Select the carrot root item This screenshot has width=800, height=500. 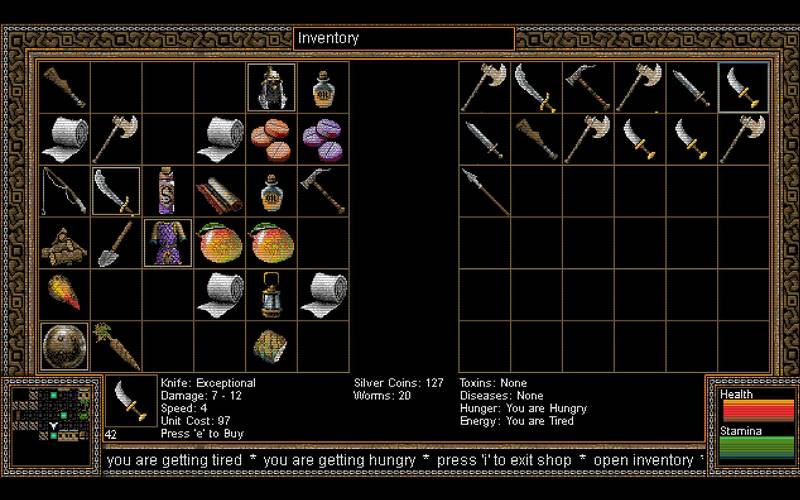click(116, 346)
